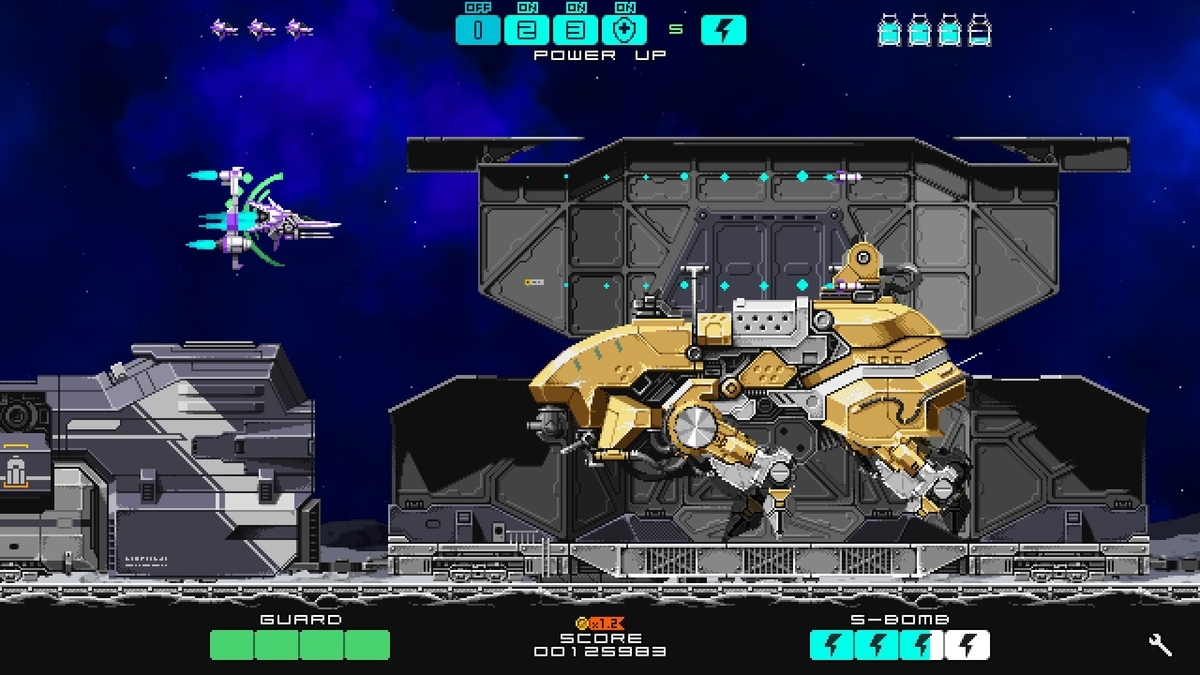Open settings with the wrench icon
The width and height of the screenshot is (1200, 675).
[1161, 645]
